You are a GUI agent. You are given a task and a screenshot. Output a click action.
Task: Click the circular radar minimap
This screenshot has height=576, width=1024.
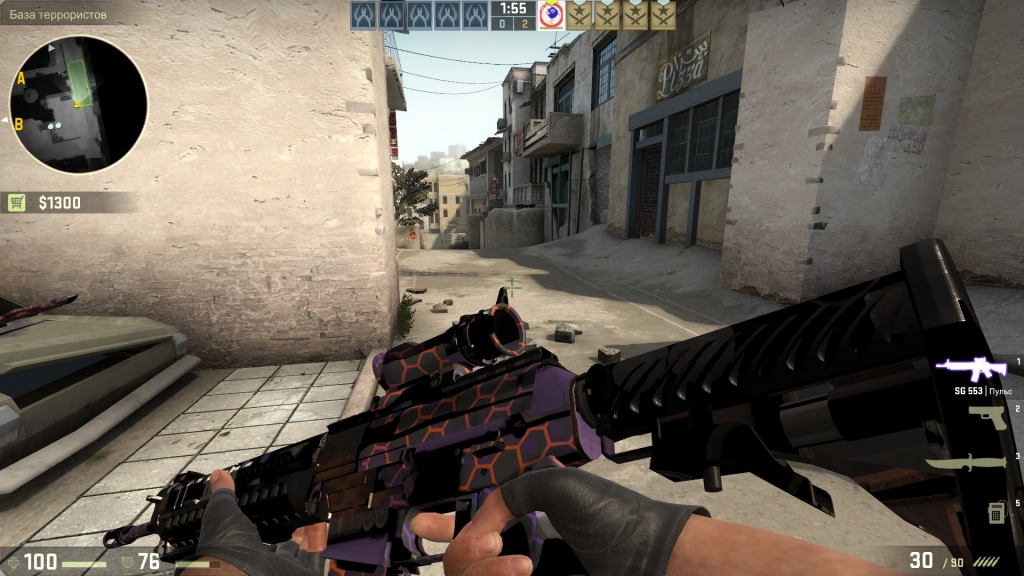click(78, 104)
